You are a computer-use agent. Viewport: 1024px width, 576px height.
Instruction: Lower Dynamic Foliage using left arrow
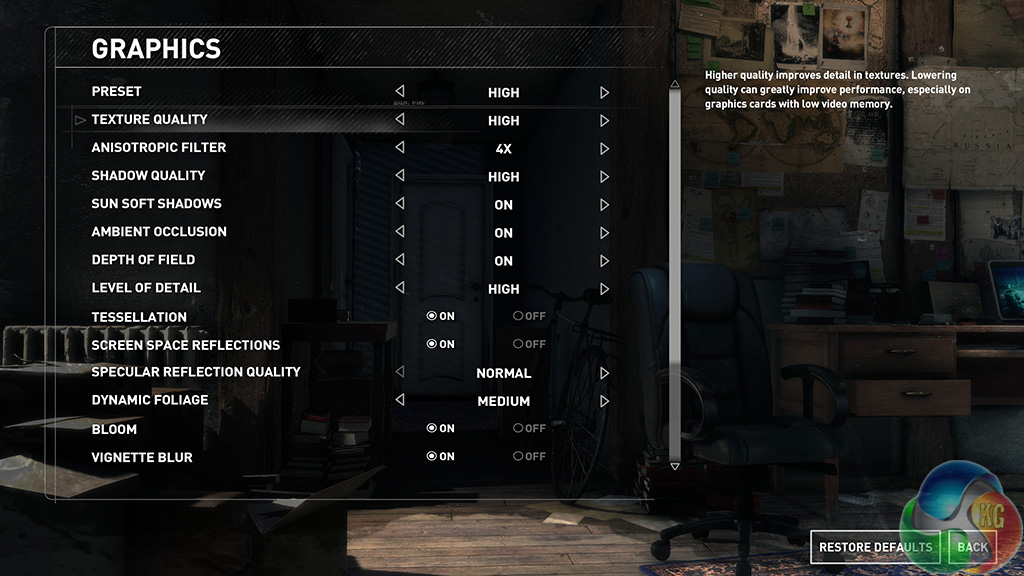pos(400,400)
